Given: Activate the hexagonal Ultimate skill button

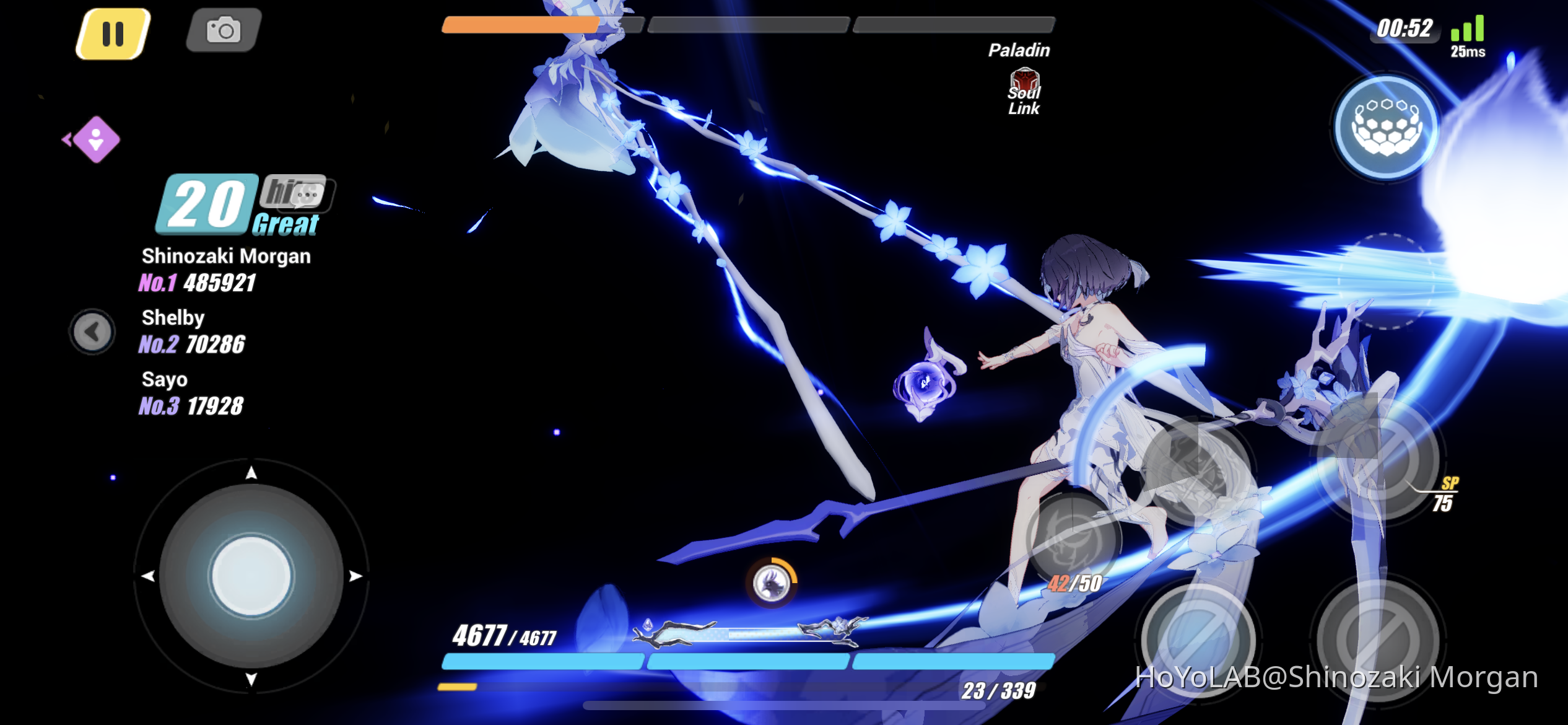Looking at the screenshot, I should pyautogui.click(x=1385, y=127).
